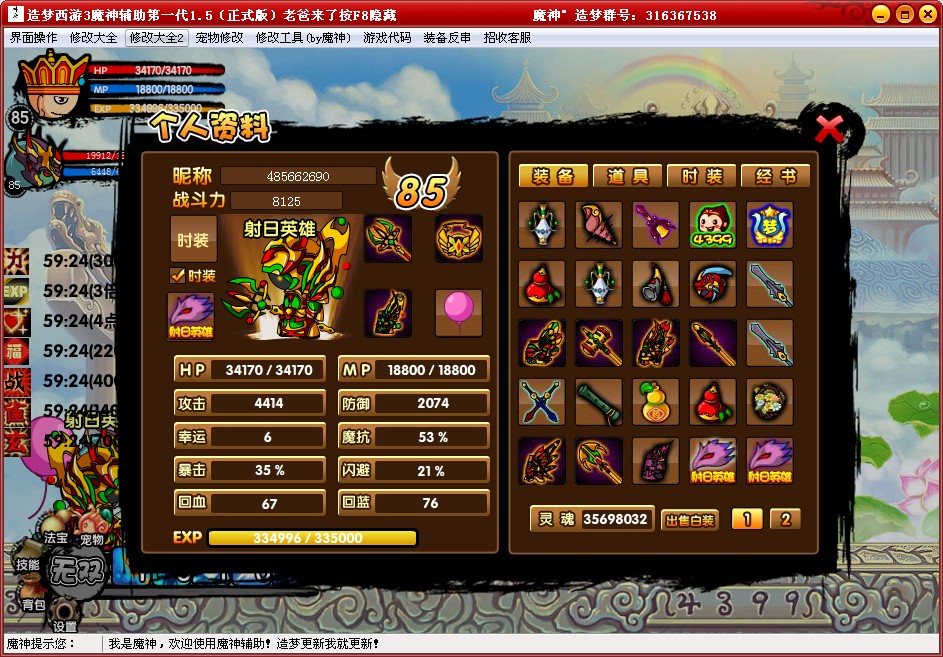
Task: Minimize the trainer window
Action: pyautogui.click(x=880, y=14)
